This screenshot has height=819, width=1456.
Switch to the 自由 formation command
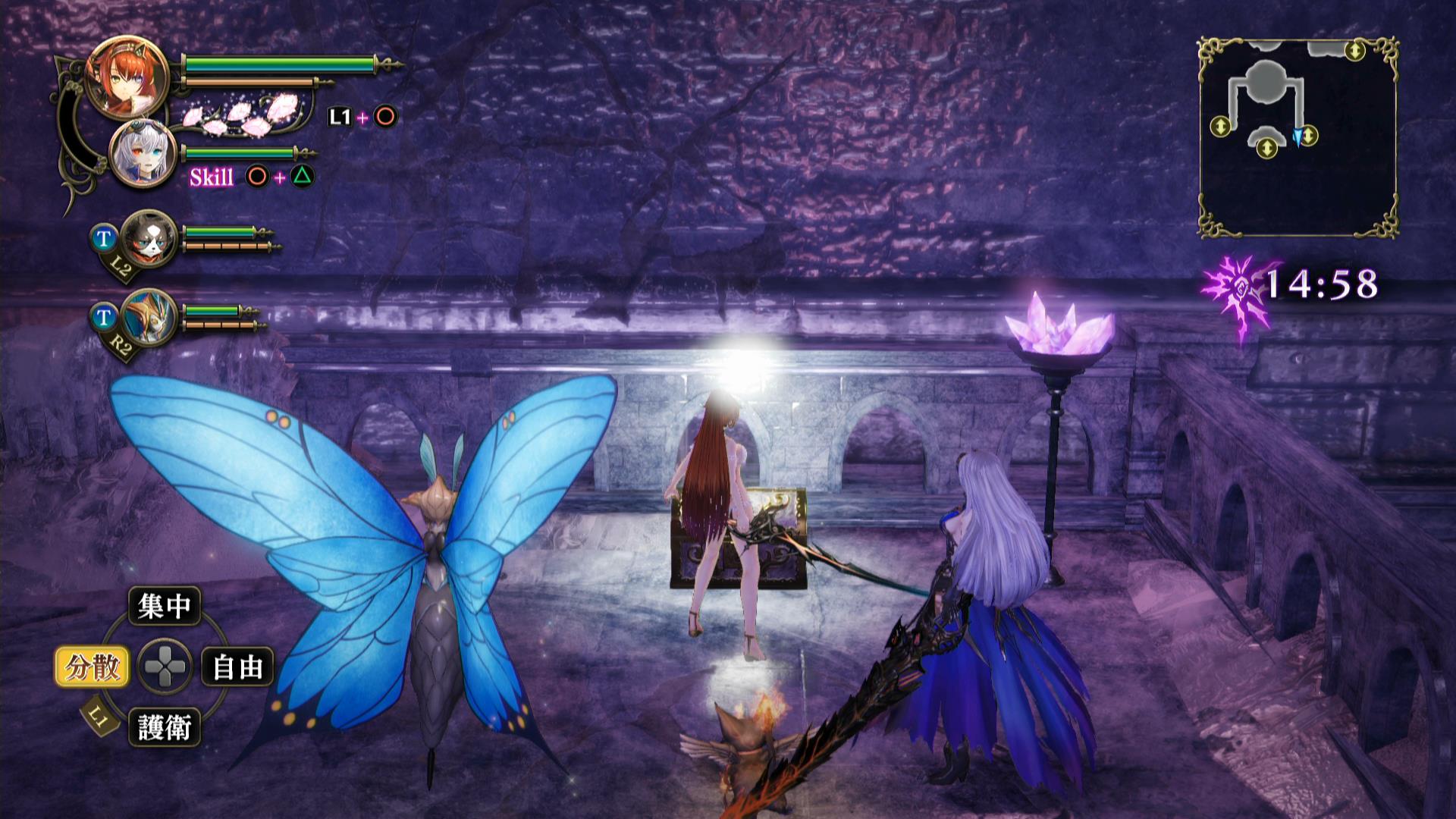(x=237, y=667)
